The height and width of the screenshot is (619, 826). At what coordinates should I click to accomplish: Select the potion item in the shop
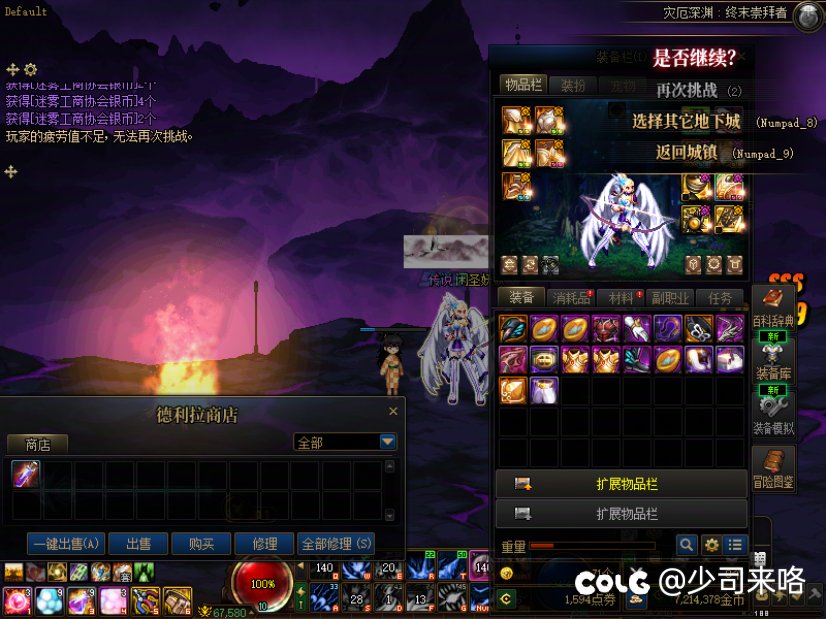pos(26,475)
